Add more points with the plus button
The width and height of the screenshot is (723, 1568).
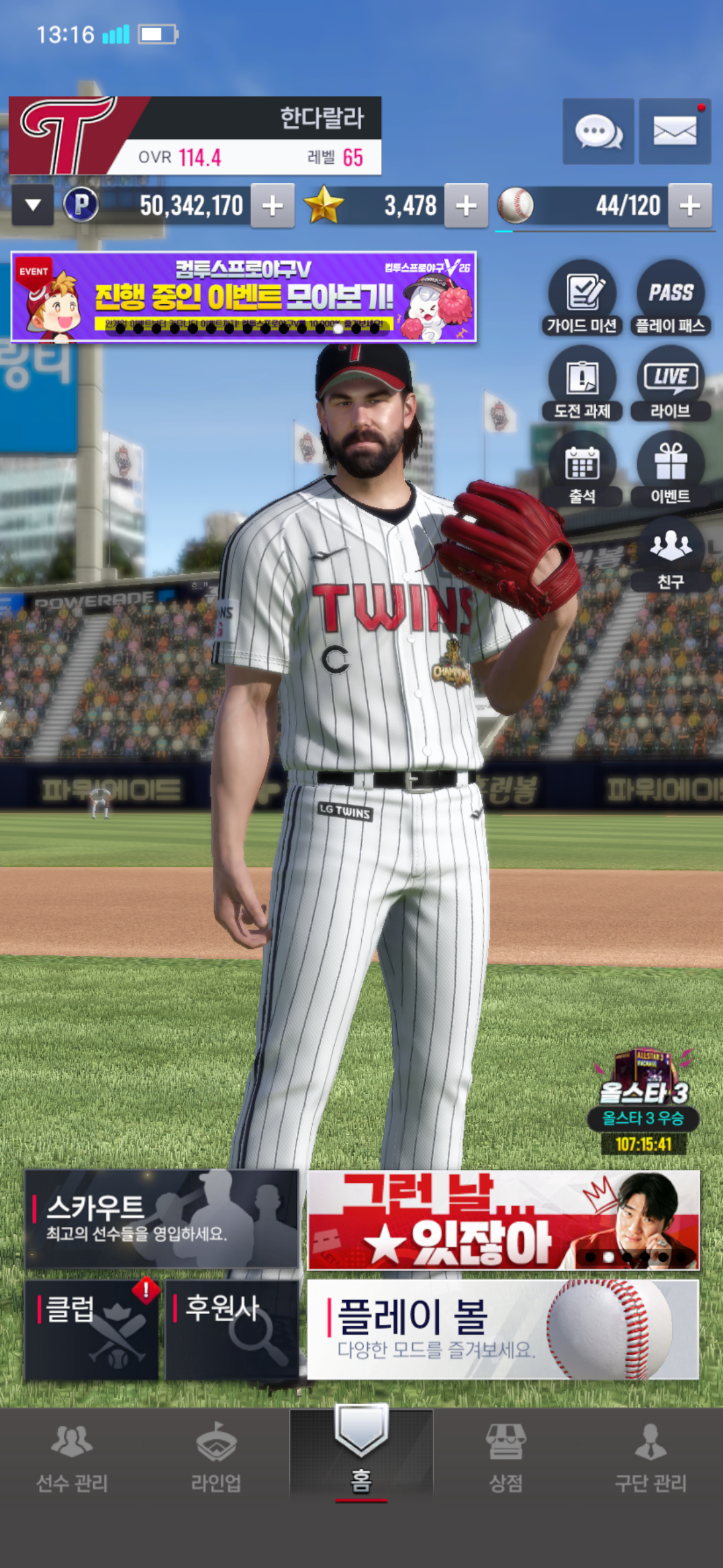272,206
